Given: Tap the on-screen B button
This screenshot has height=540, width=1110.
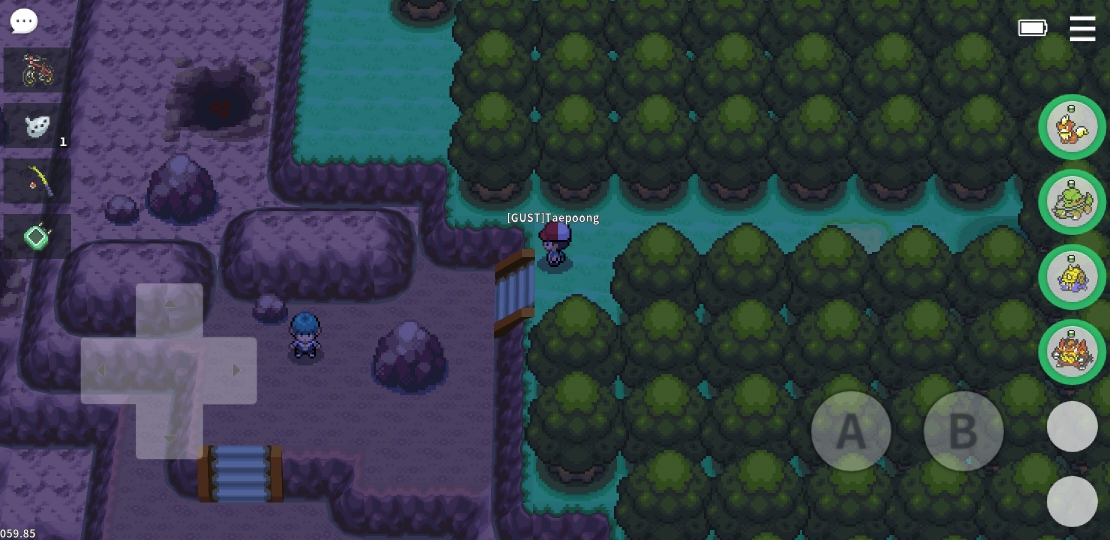Looking at the screenshot, I should click(963, 431).
